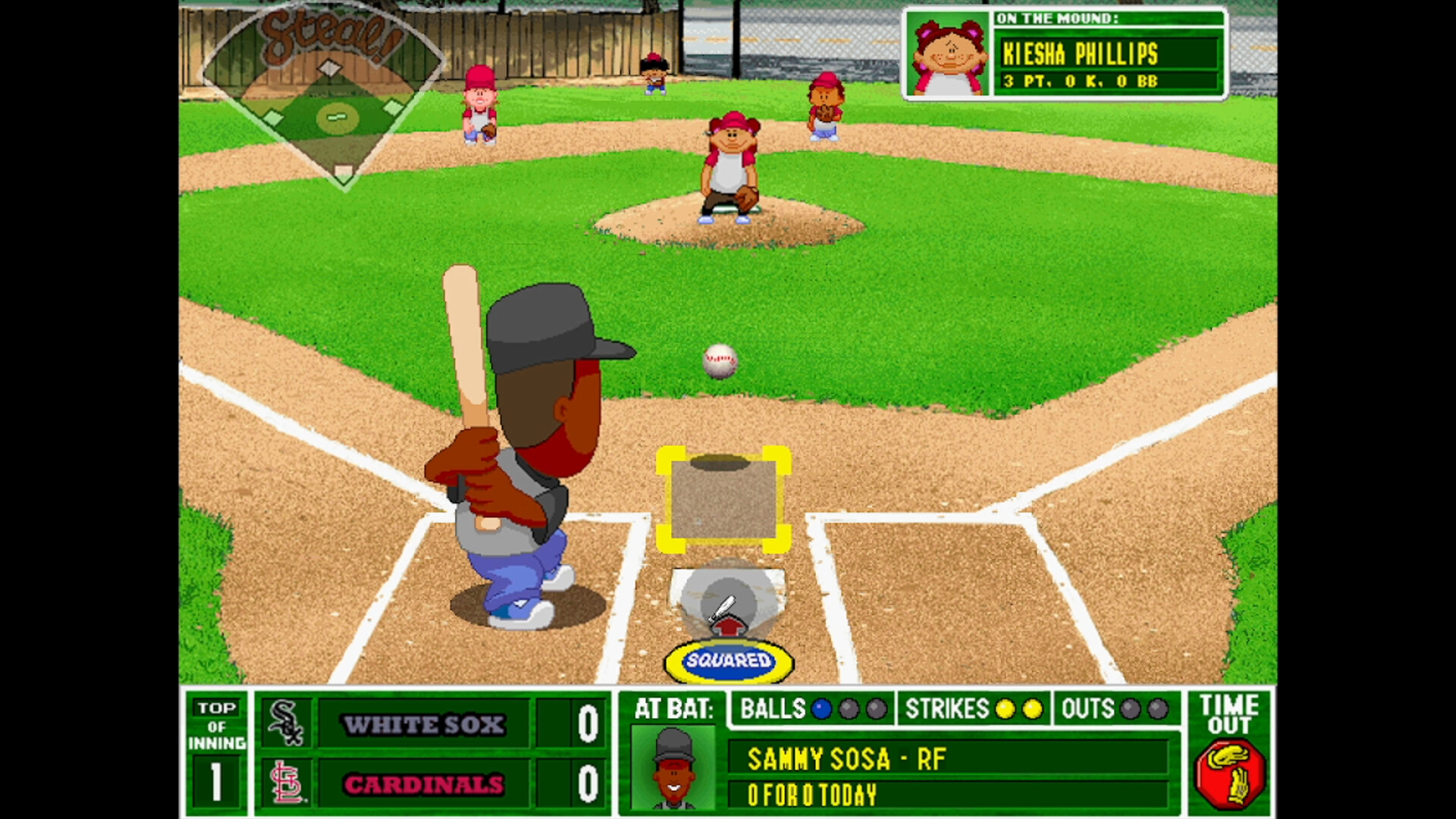Screen dimensions: 1456x819
Task: Click the yellow strike zone box
Action: (x=726, y=497)
